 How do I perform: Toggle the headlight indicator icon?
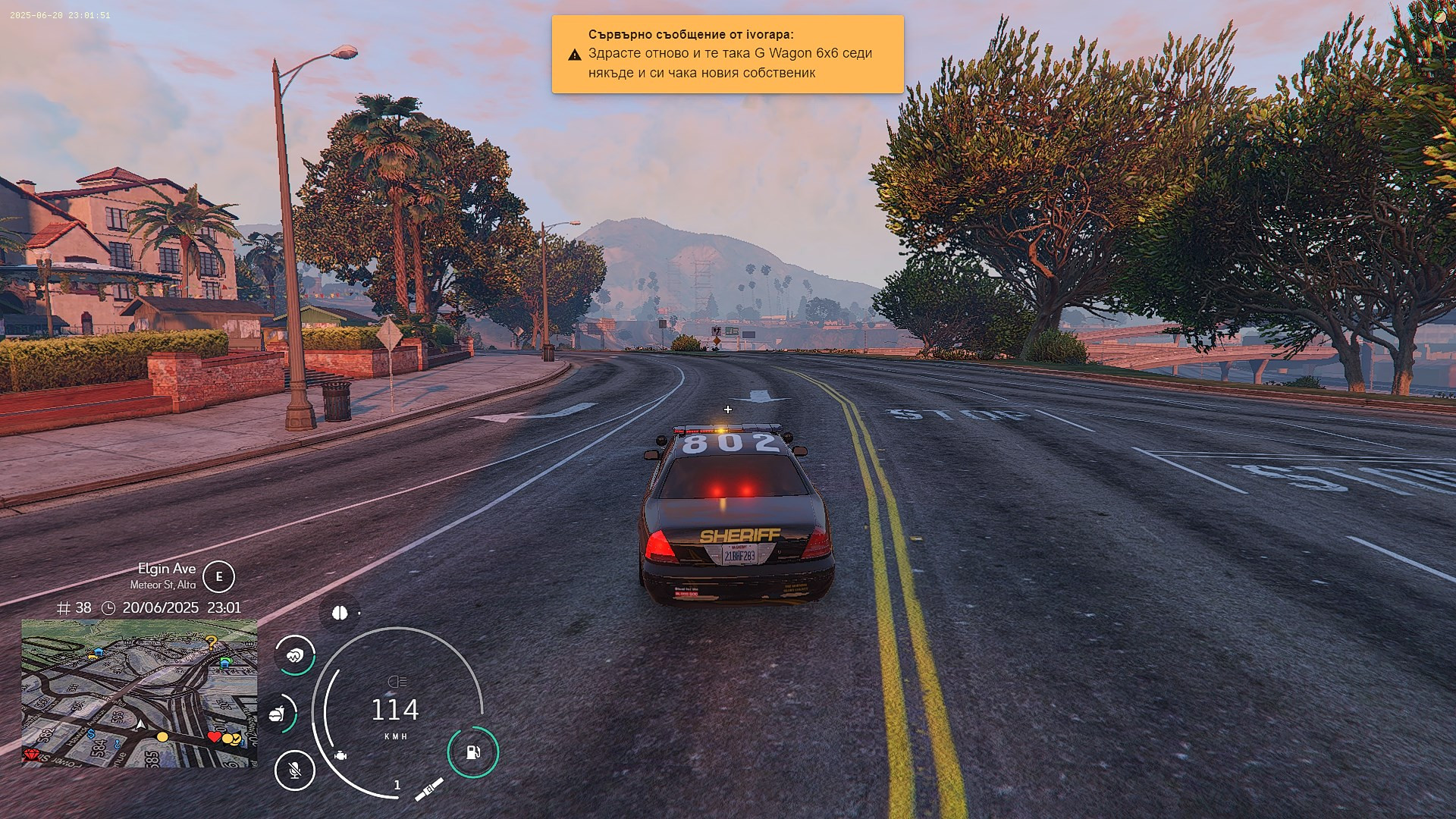coord(397,682)
